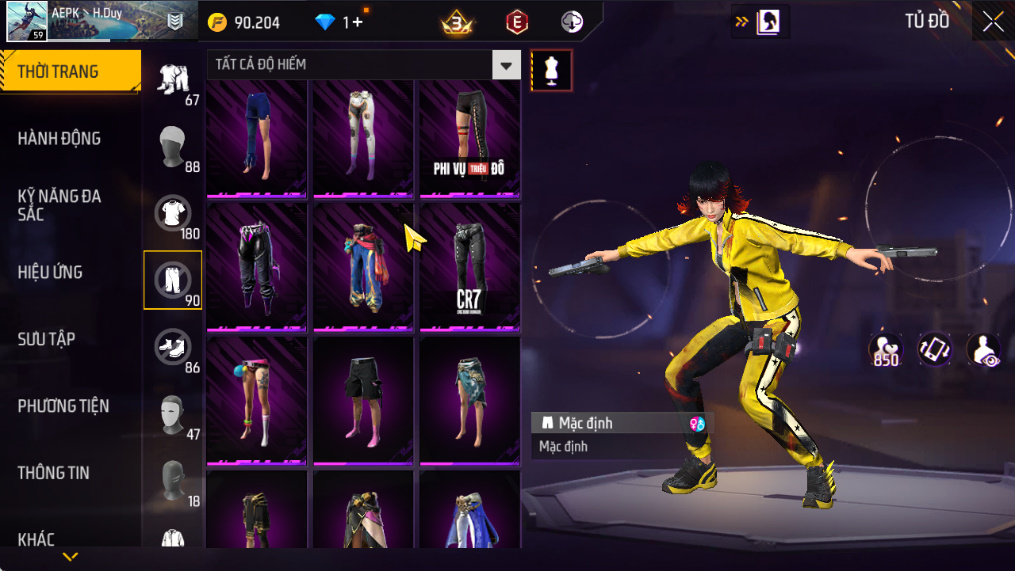Open the shoes category with 86 items
1015x571 pixels.
click(x=173, y=348)
